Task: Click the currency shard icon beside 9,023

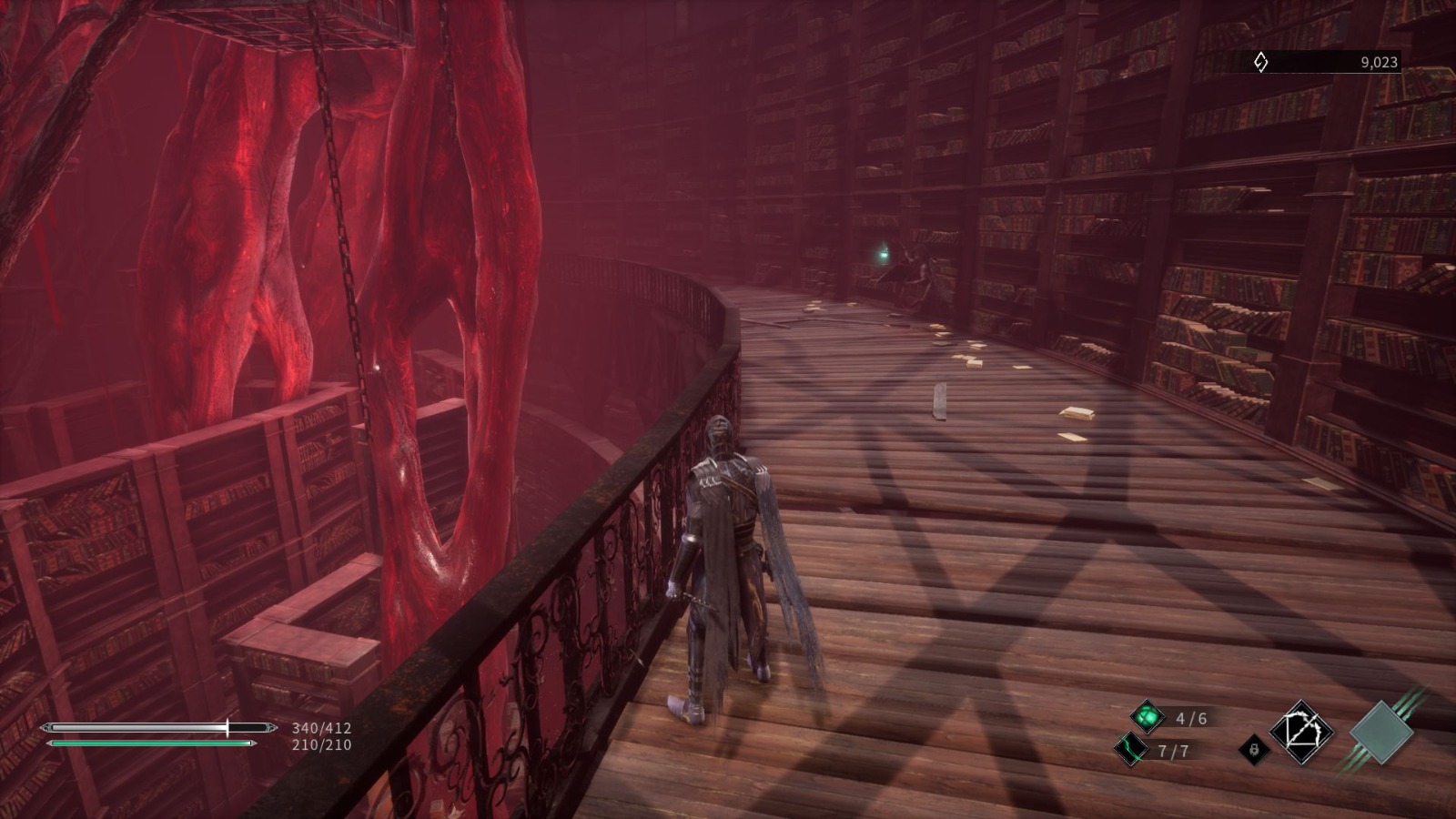Action: [1261, 62]
